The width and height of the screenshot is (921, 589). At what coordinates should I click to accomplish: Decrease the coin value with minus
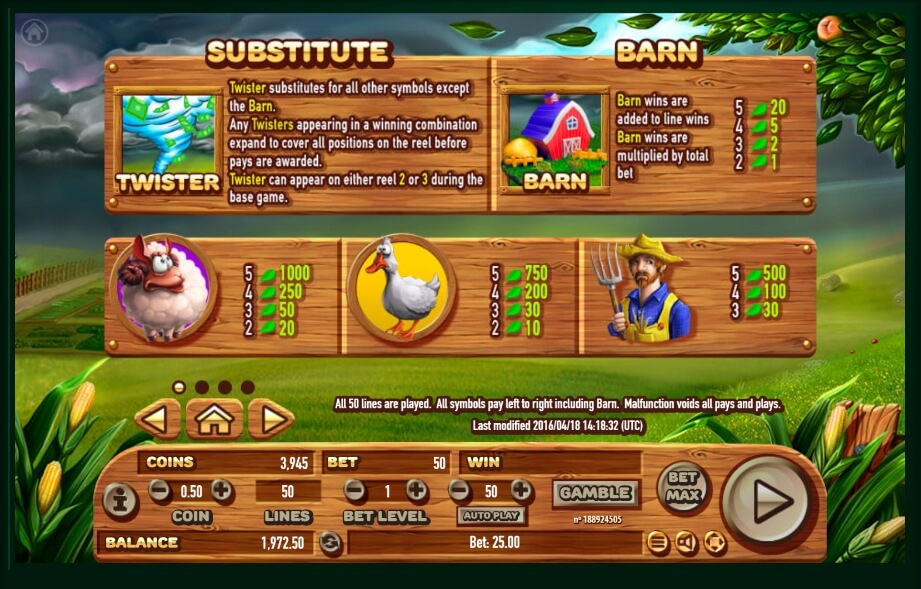click(160, 490)
